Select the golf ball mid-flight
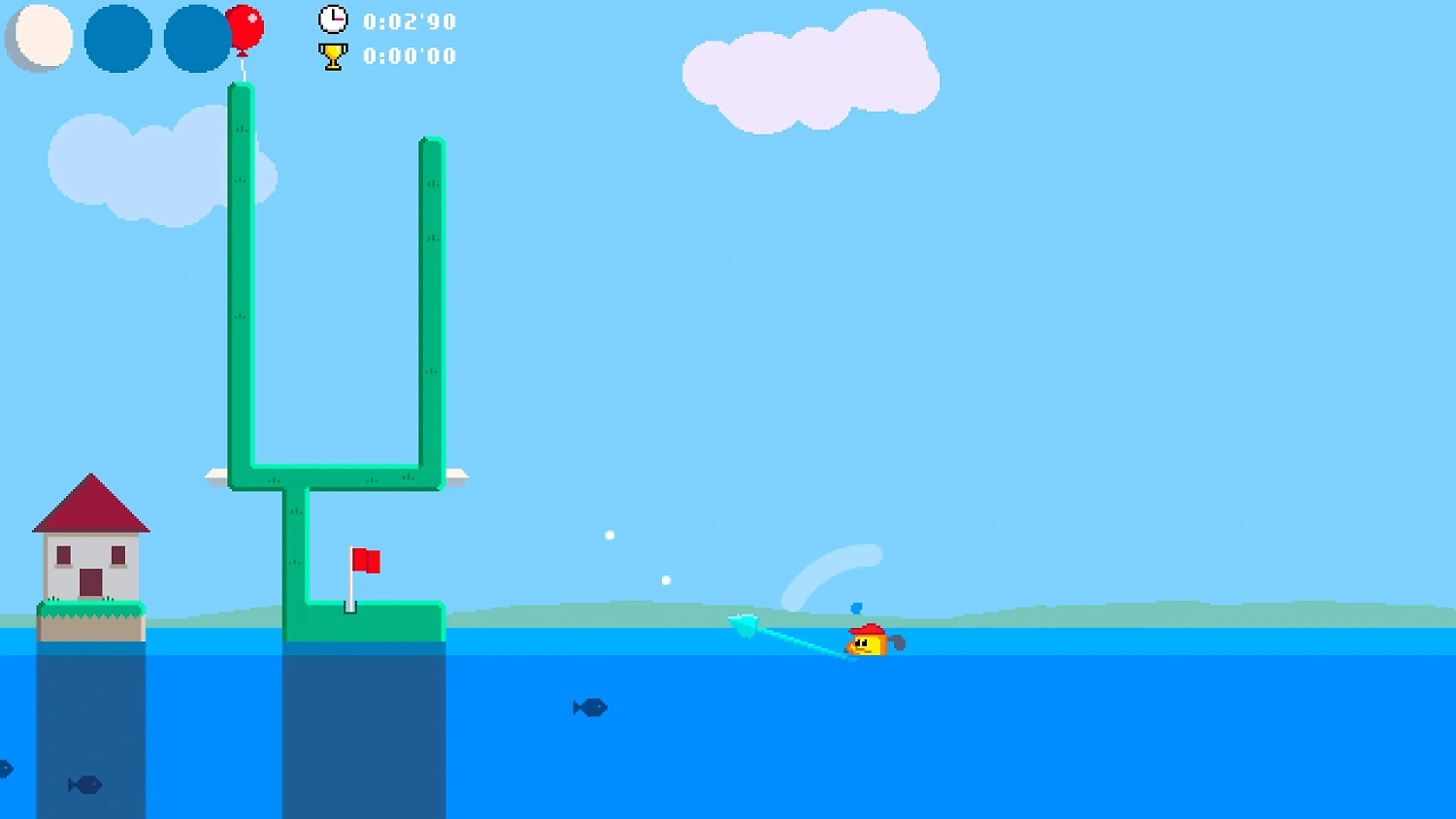The width and height of the screenshot is (1456, 819). point(610,533)
